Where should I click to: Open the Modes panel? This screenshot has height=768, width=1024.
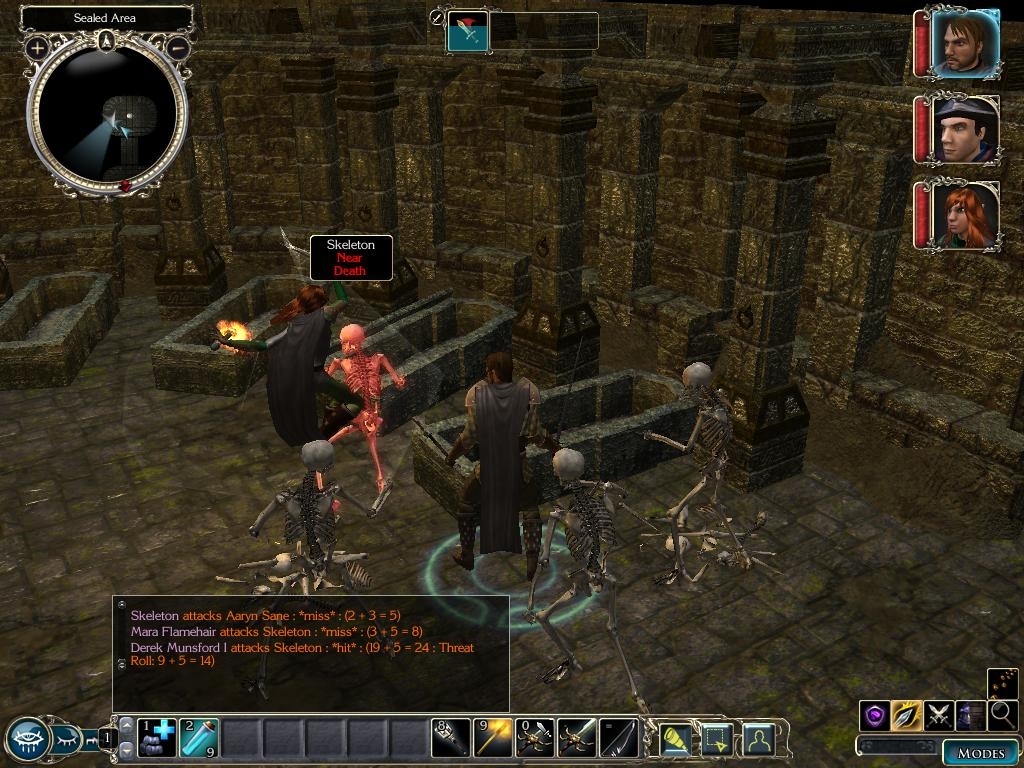click(x=980, y=752)
